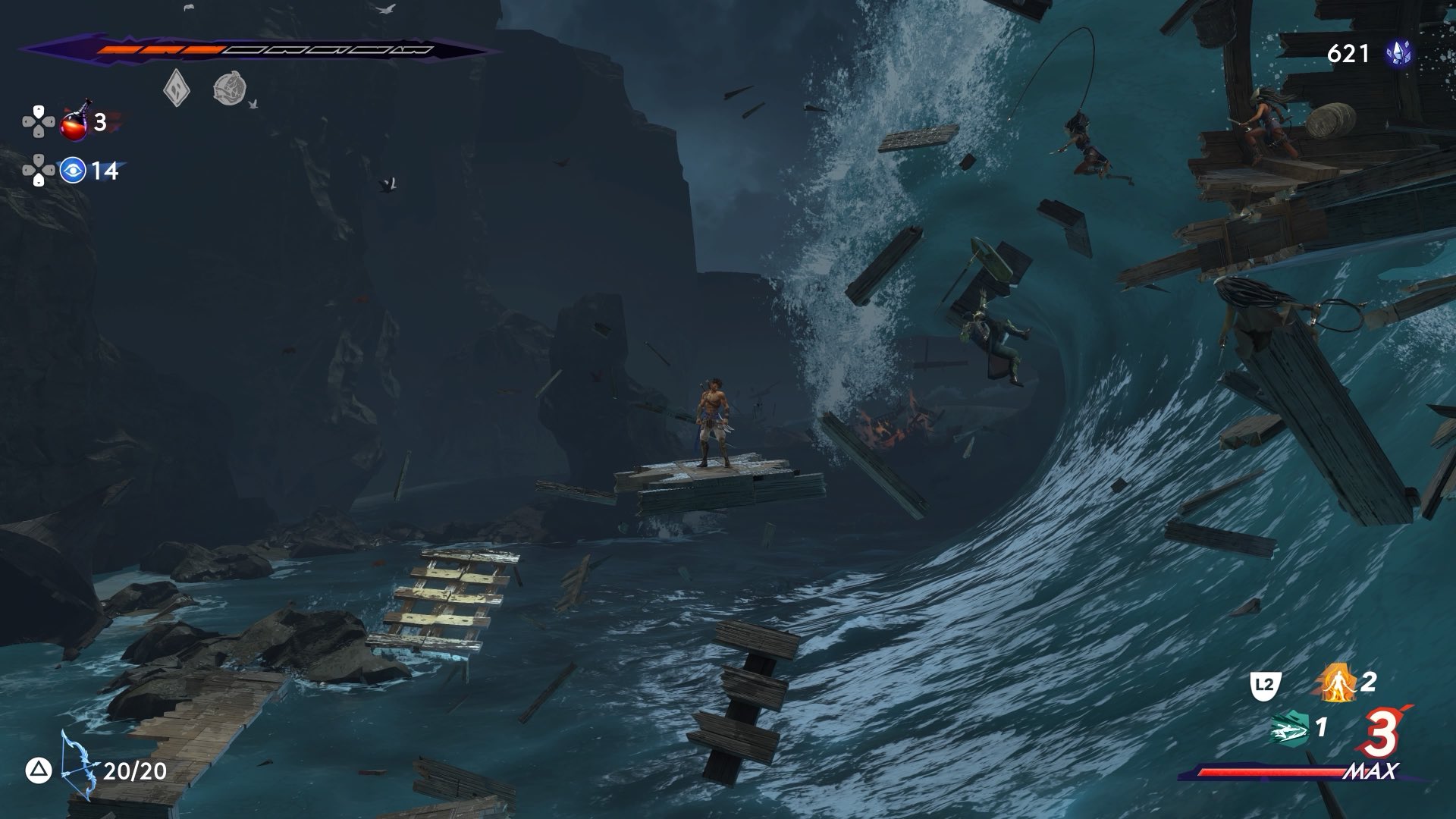Select the bow weapon icon
This screenshot has height=819, width=1456.
[79, 766]
